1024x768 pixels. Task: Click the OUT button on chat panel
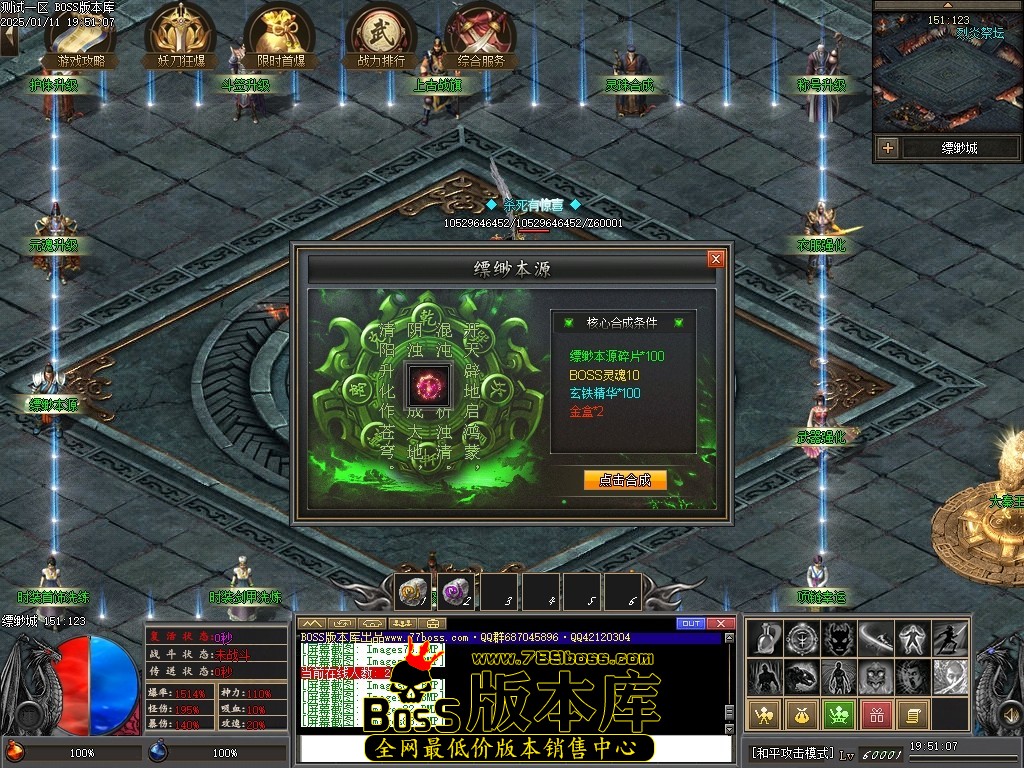[x=691, y=624]
